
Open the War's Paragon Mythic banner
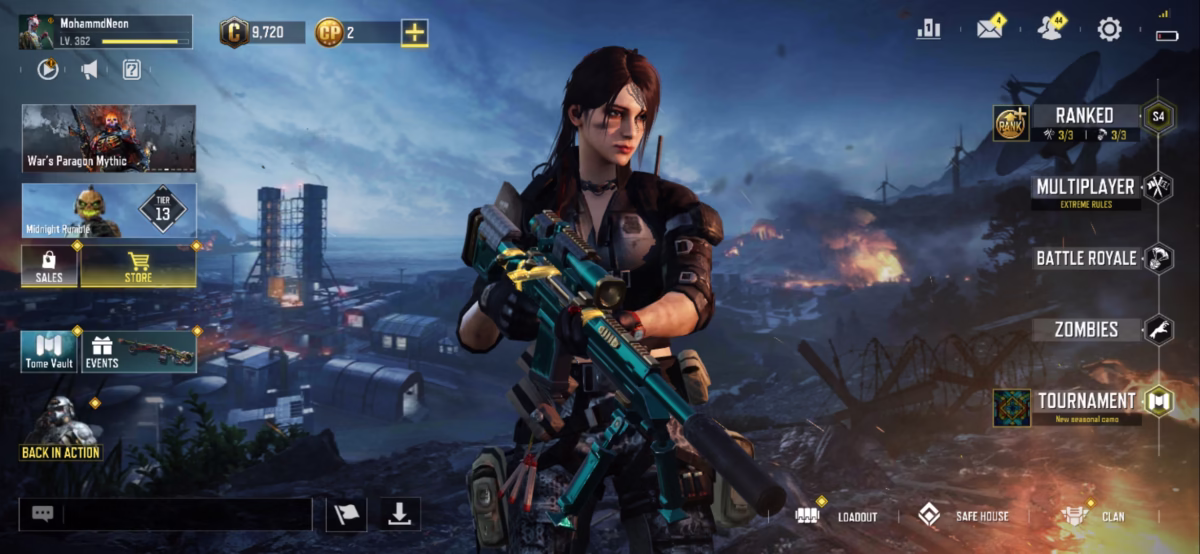(x=109, y=138)
